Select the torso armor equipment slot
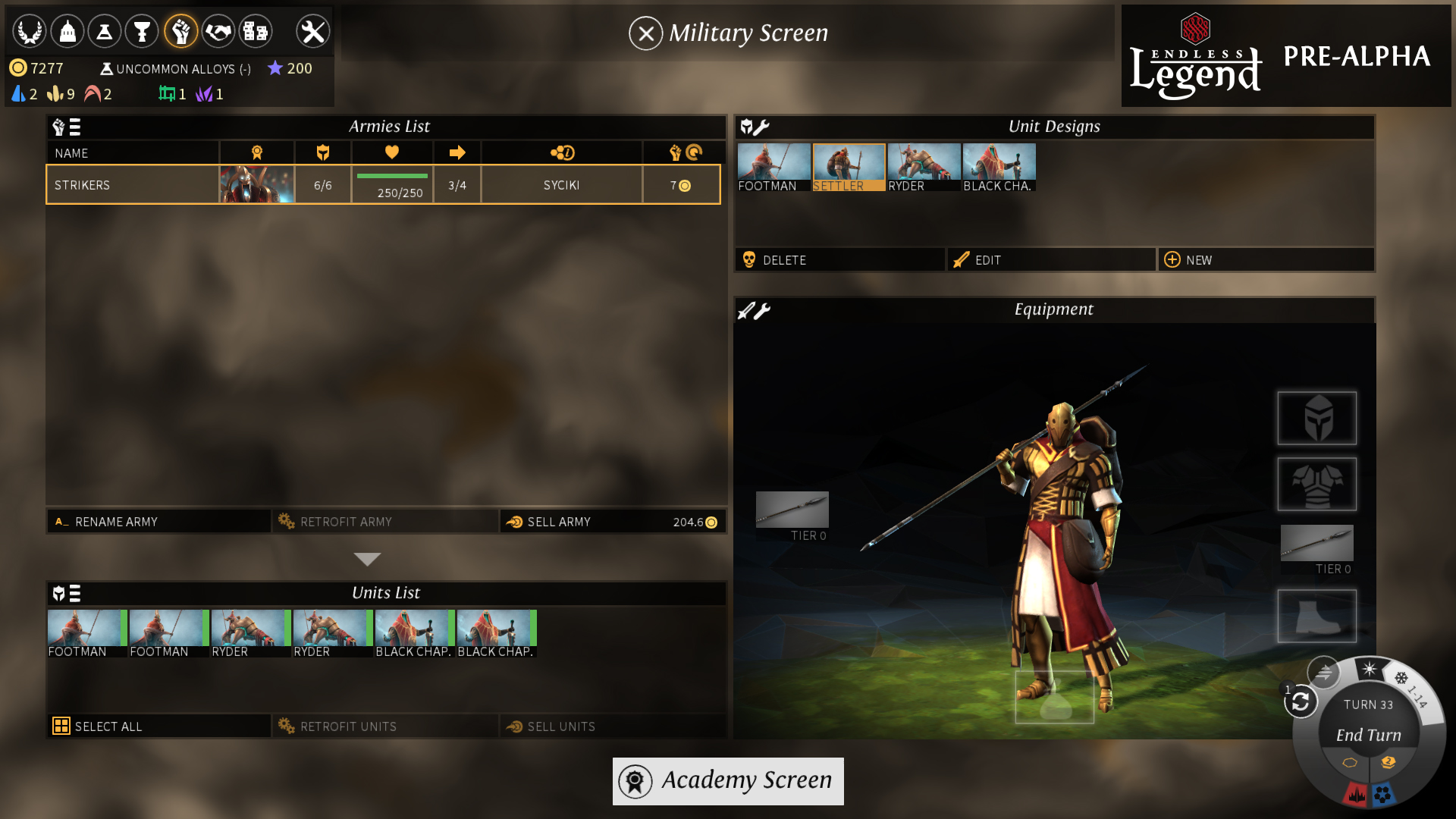Viewport: 1456px width, 819px height. (x=1316, y=485)
